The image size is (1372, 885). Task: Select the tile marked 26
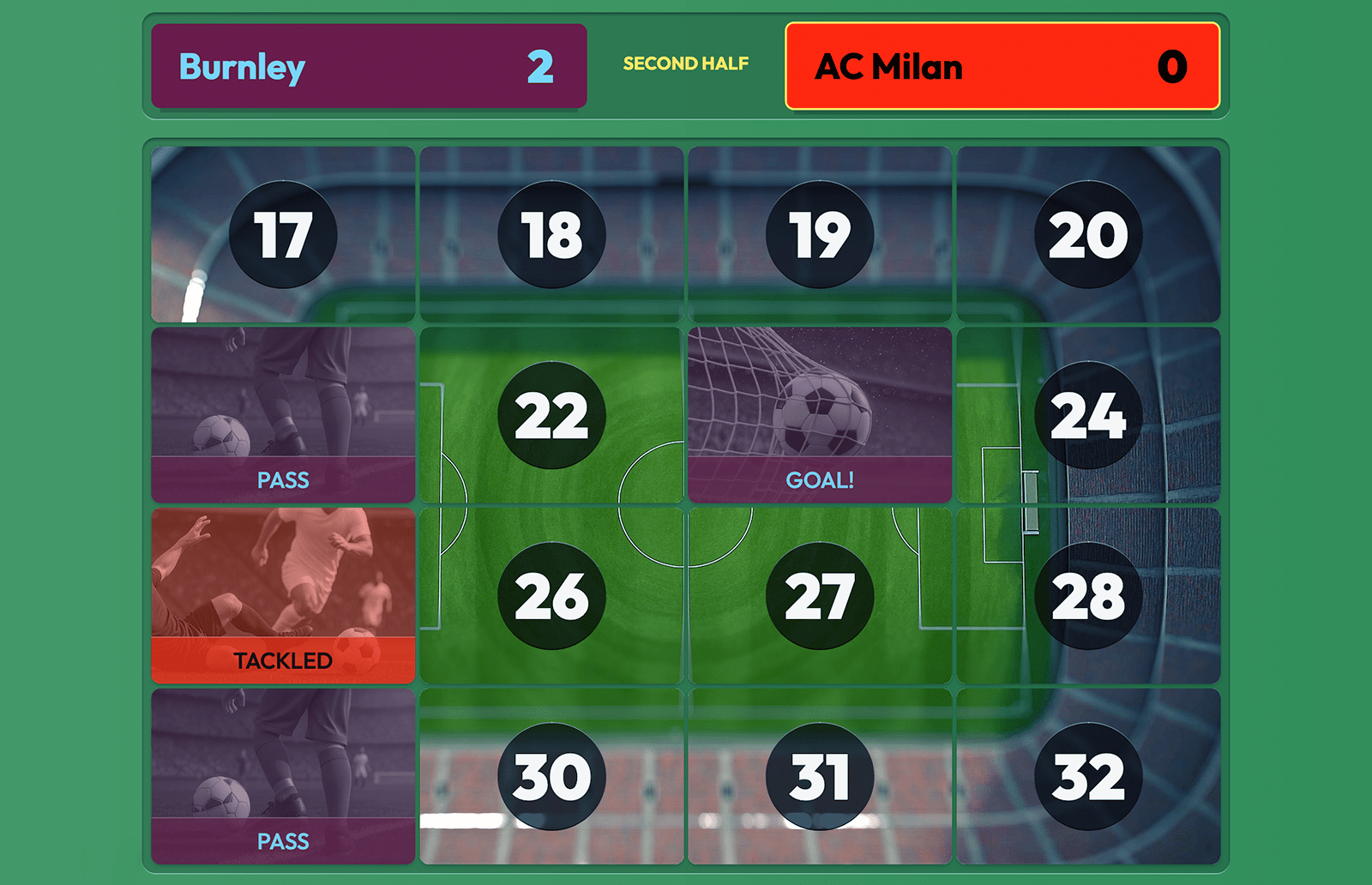(x=551, y=596)
